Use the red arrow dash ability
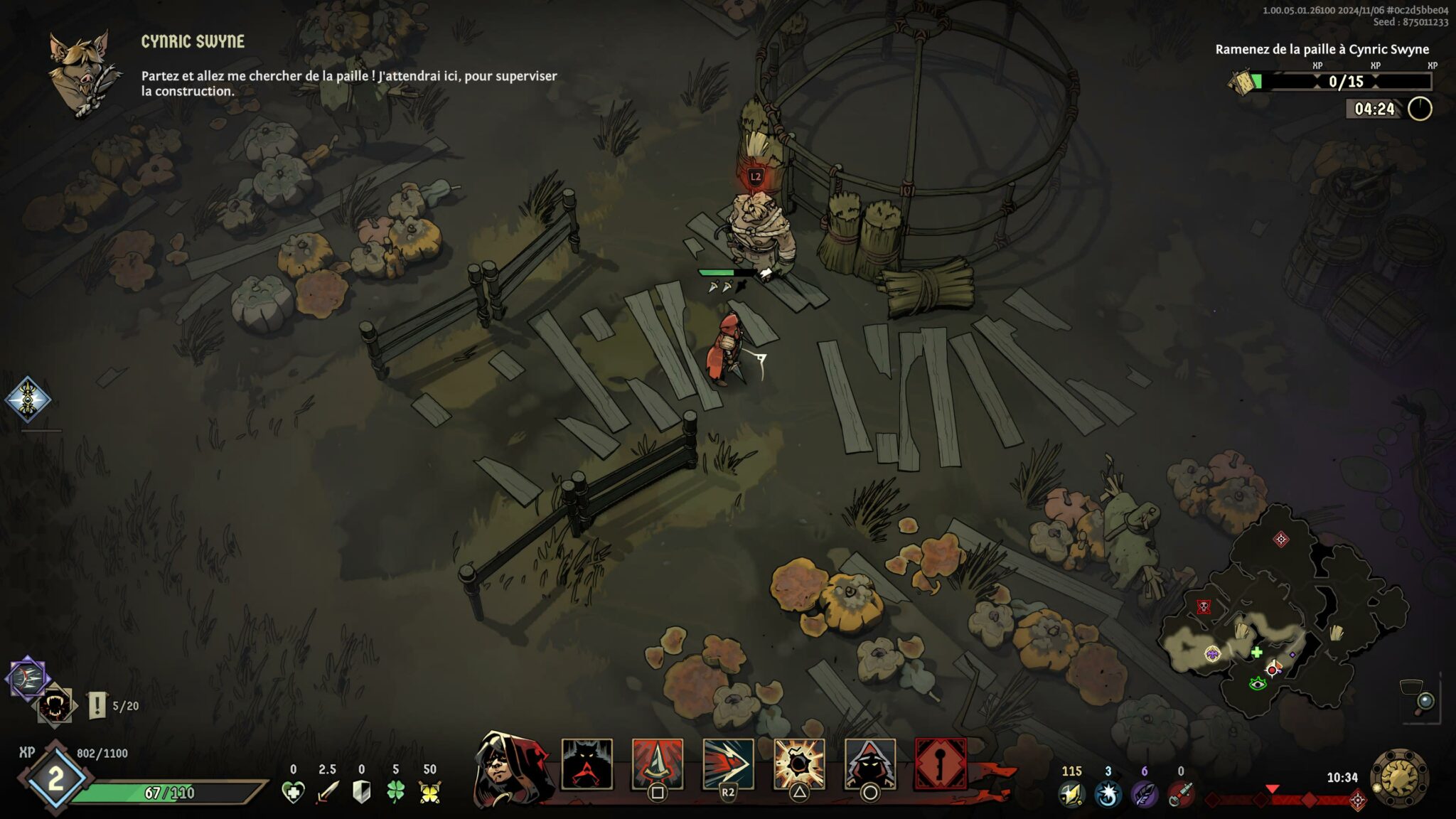 tap(728, 764)
